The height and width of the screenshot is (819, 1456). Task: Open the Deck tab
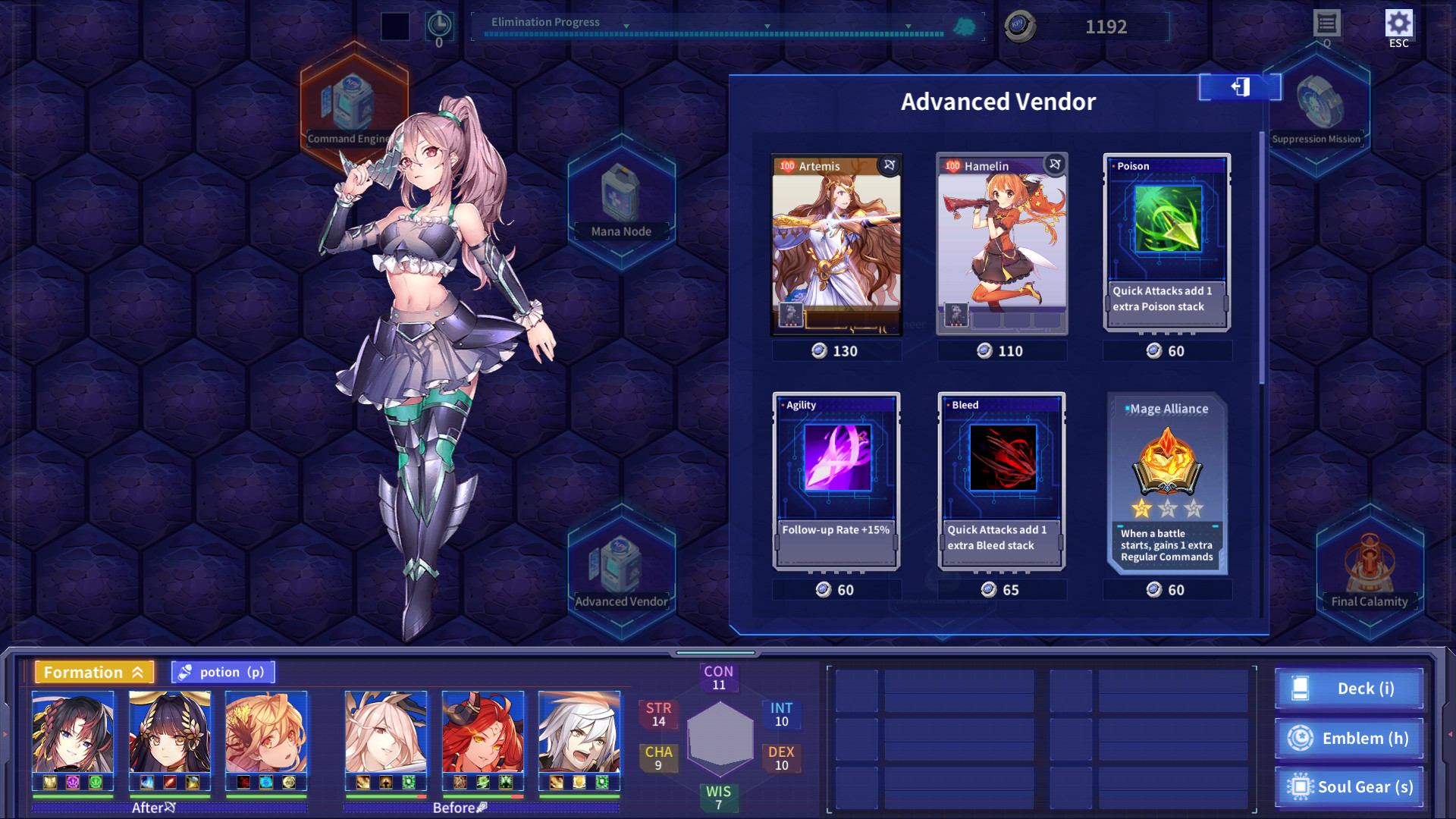pyautogui.click(x=1349, y=689)
